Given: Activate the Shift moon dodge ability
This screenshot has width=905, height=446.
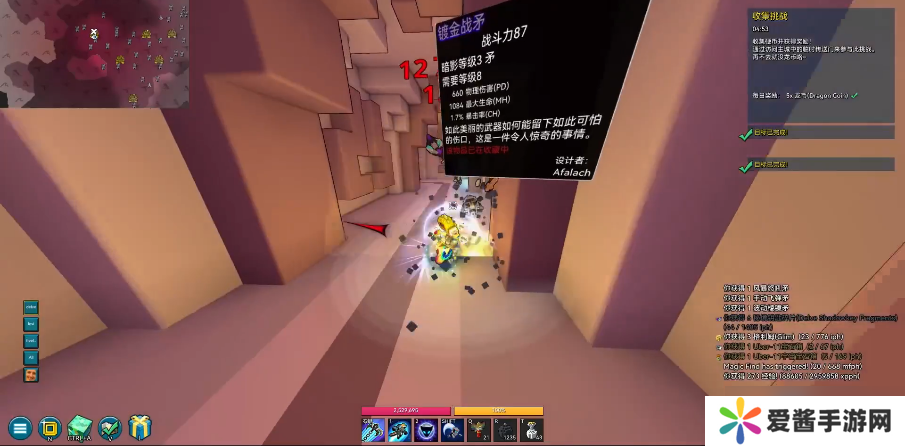Looking at the screenshot, I should coord(451,430).
